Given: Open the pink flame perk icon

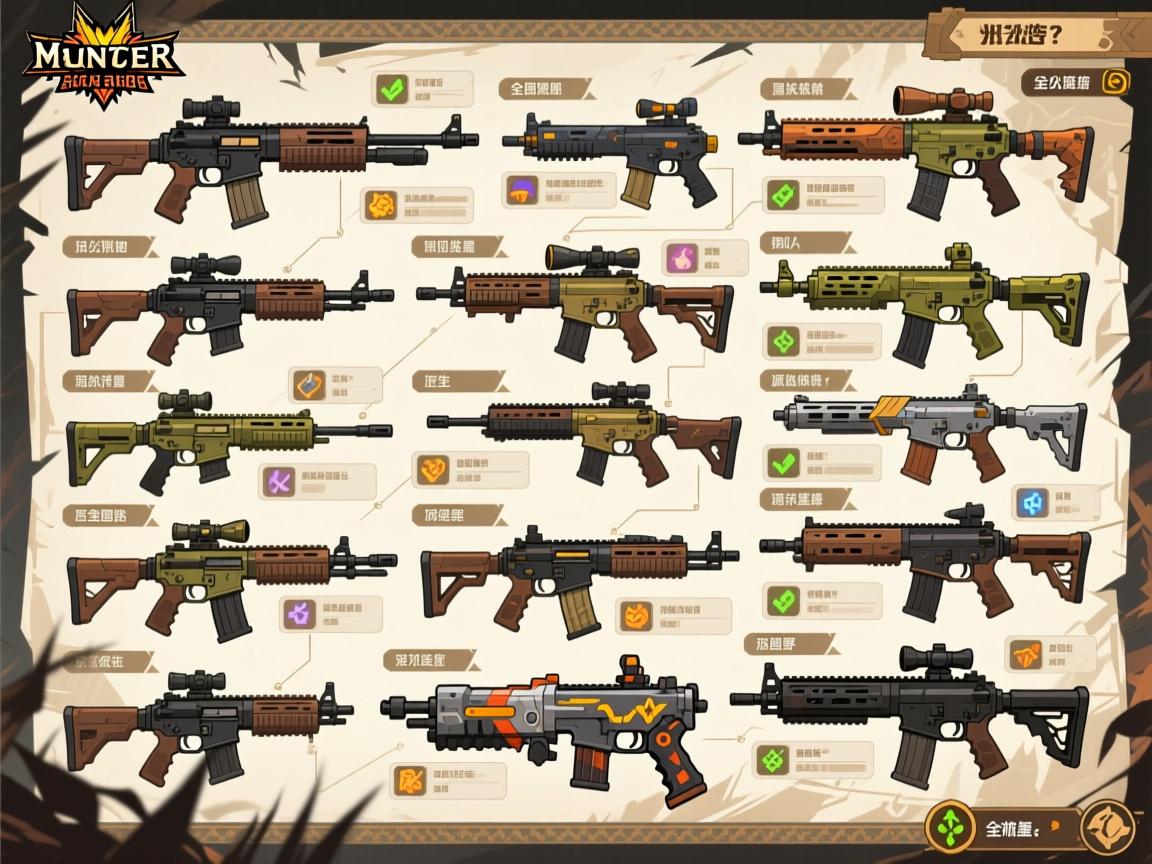Looking at the screenshot, I should (x=680, y=257).
